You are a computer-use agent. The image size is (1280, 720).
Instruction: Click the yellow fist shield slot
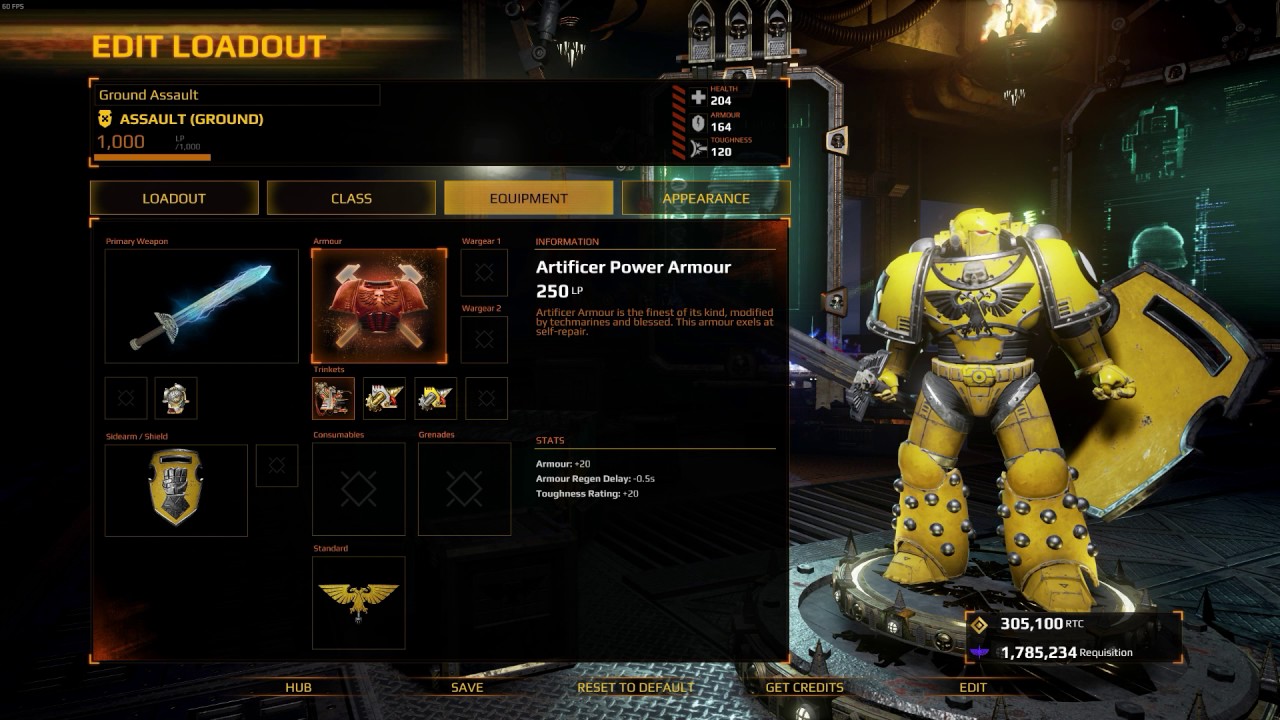[x=176, y=490]
